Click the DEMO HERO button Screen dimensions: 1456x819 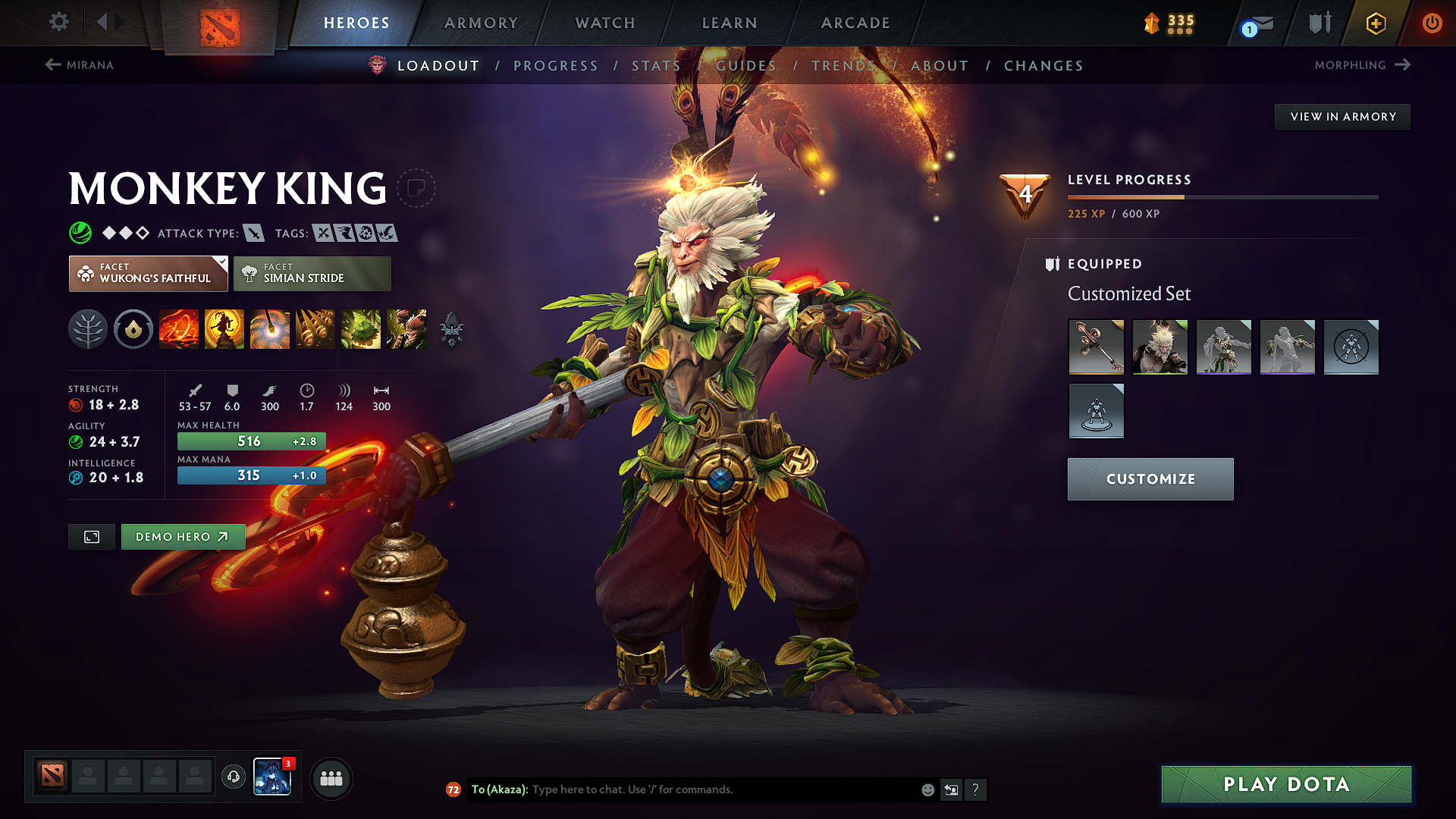pyautogui.click(x=183, y=537)
